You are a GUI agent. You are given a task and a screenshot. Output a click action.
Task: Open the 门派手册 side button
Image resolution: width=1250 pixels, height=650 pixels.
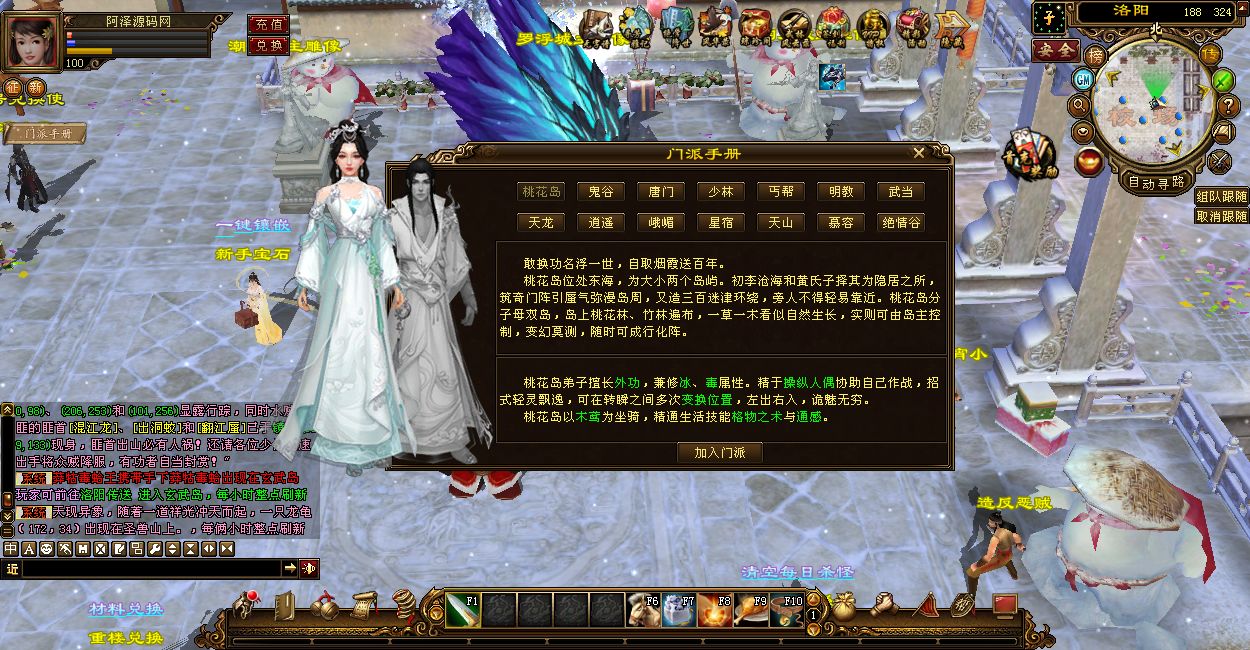(44, 133)
